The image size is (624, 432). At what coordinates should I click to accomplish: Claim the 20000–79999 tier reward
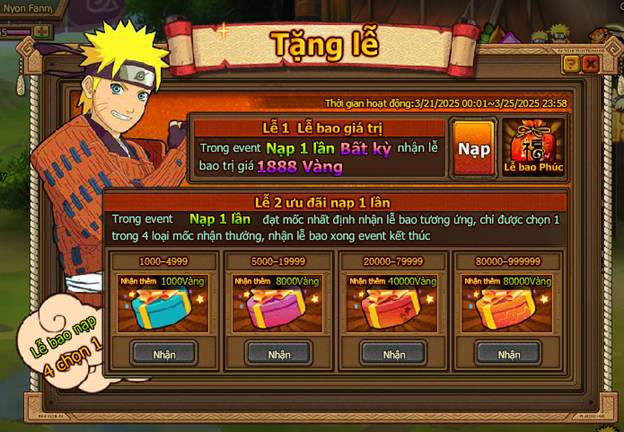tap(393, 353)
